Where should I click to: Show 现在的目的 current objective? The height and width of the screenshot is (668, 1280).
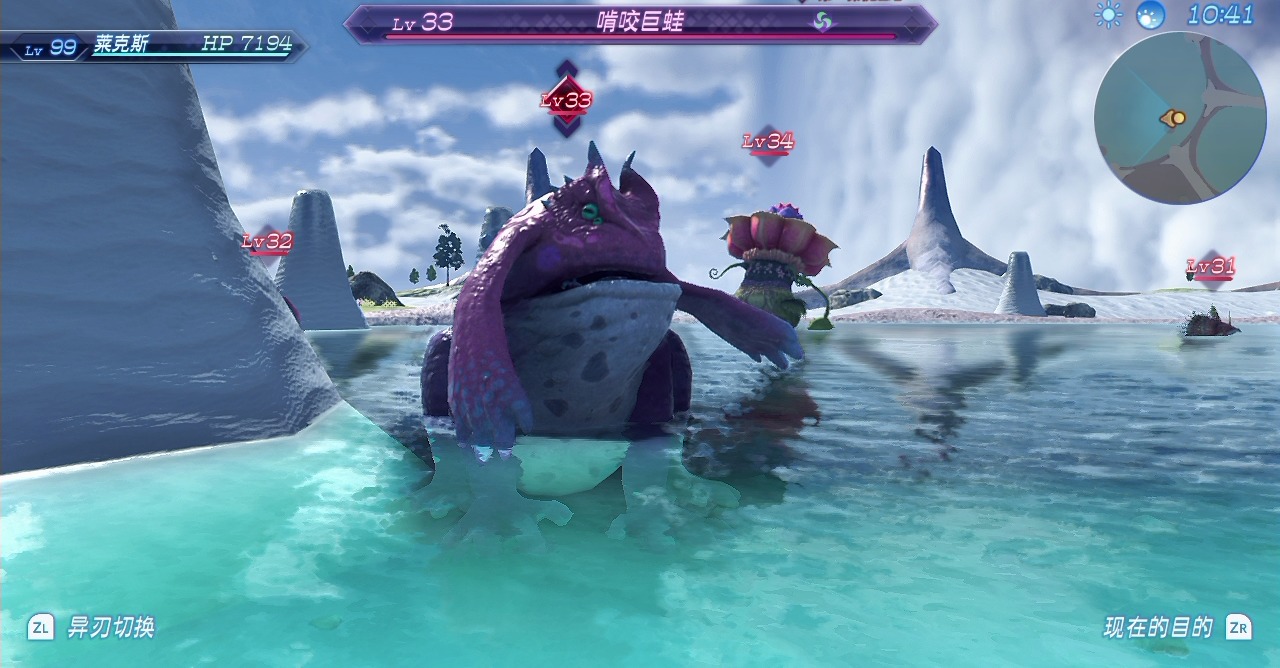pyautogui.click(x=1158, y=628)
